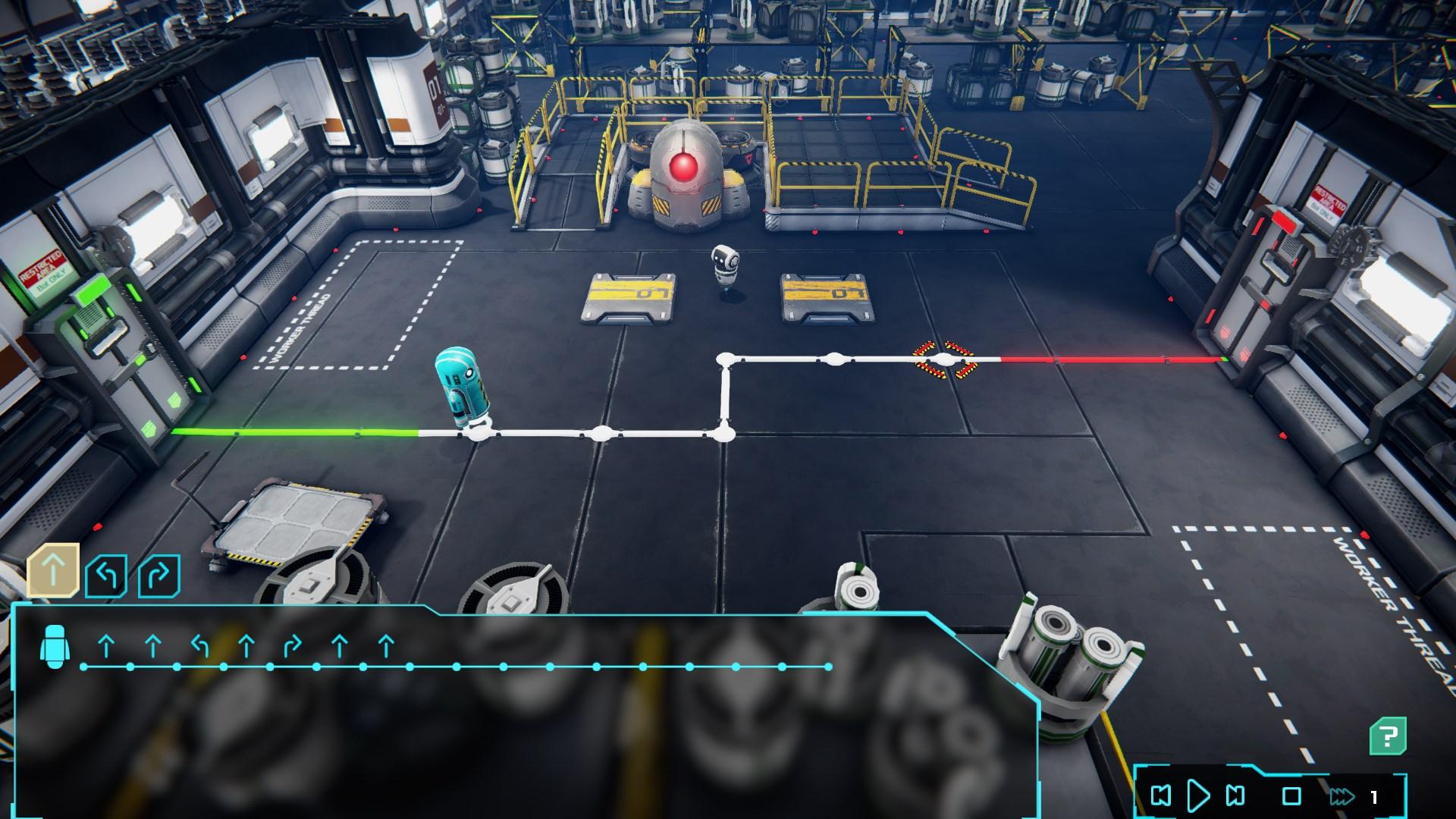This screenshot has height=819, width=1456.
Task: Select the robot thread icon on timeline
Action: tap(55, 647)
